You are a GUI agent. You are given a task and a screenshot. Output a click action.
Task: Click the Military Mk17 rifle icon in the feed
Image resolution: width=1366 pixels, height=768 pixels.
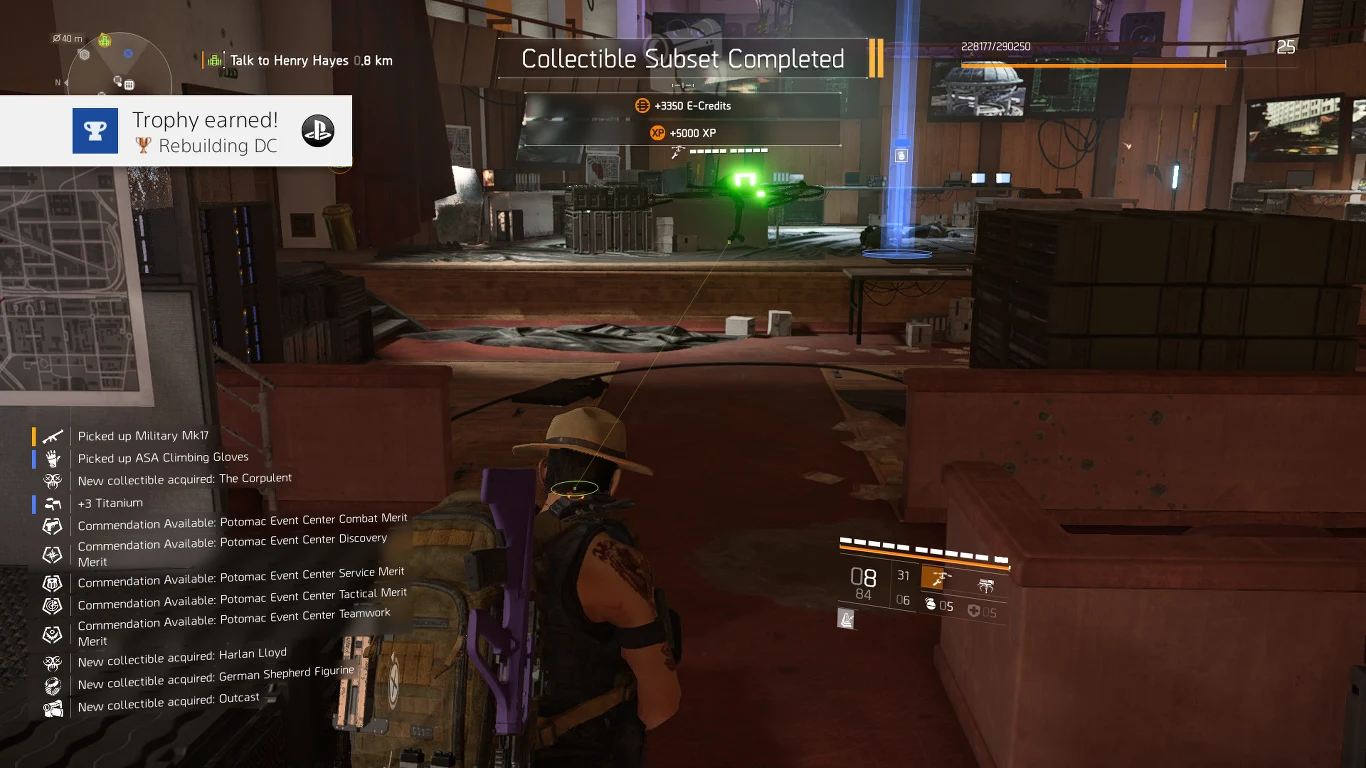(x=52, y=436)
